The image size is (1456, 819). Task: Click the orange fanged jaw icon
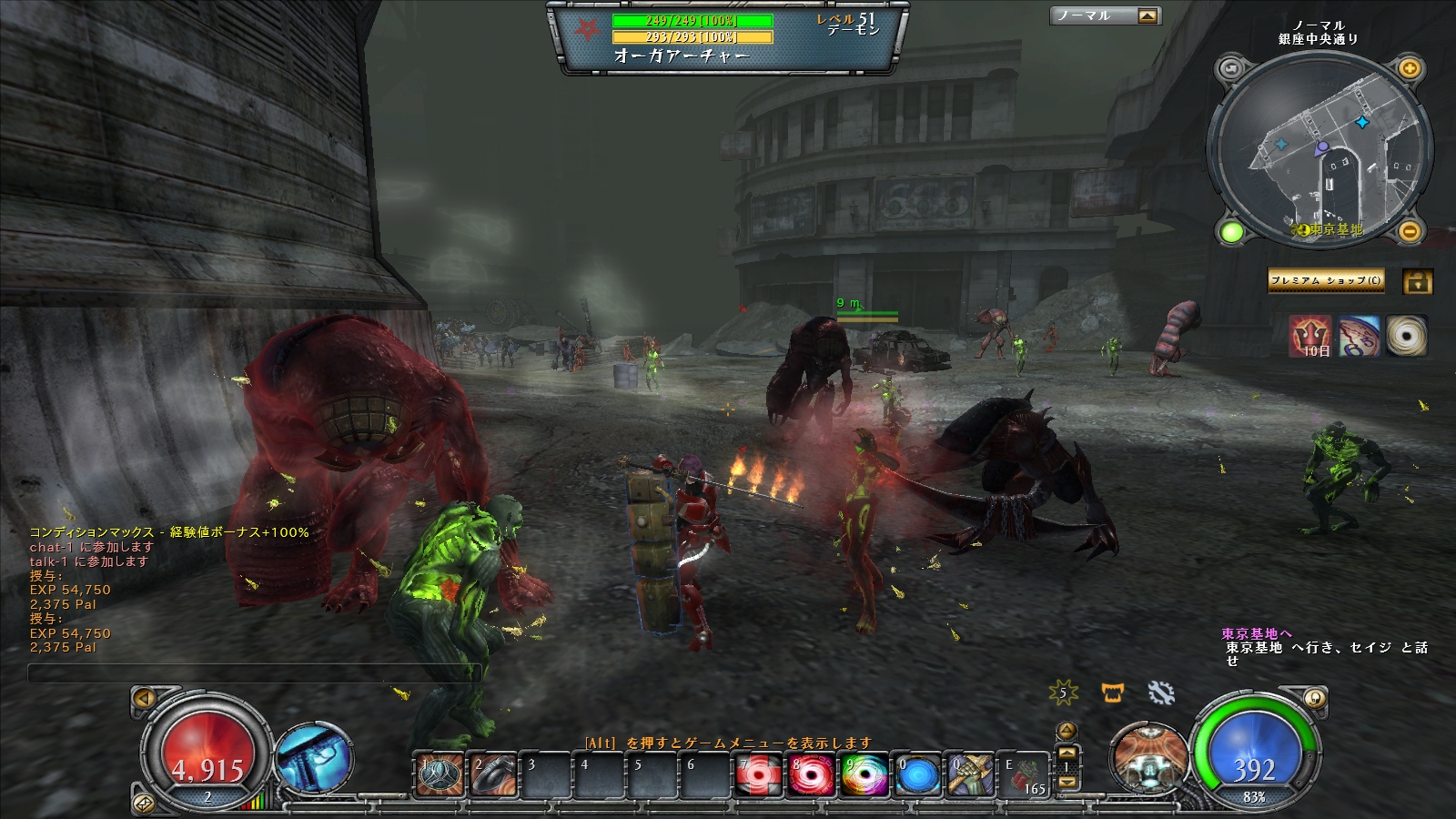coord(1112,693)
